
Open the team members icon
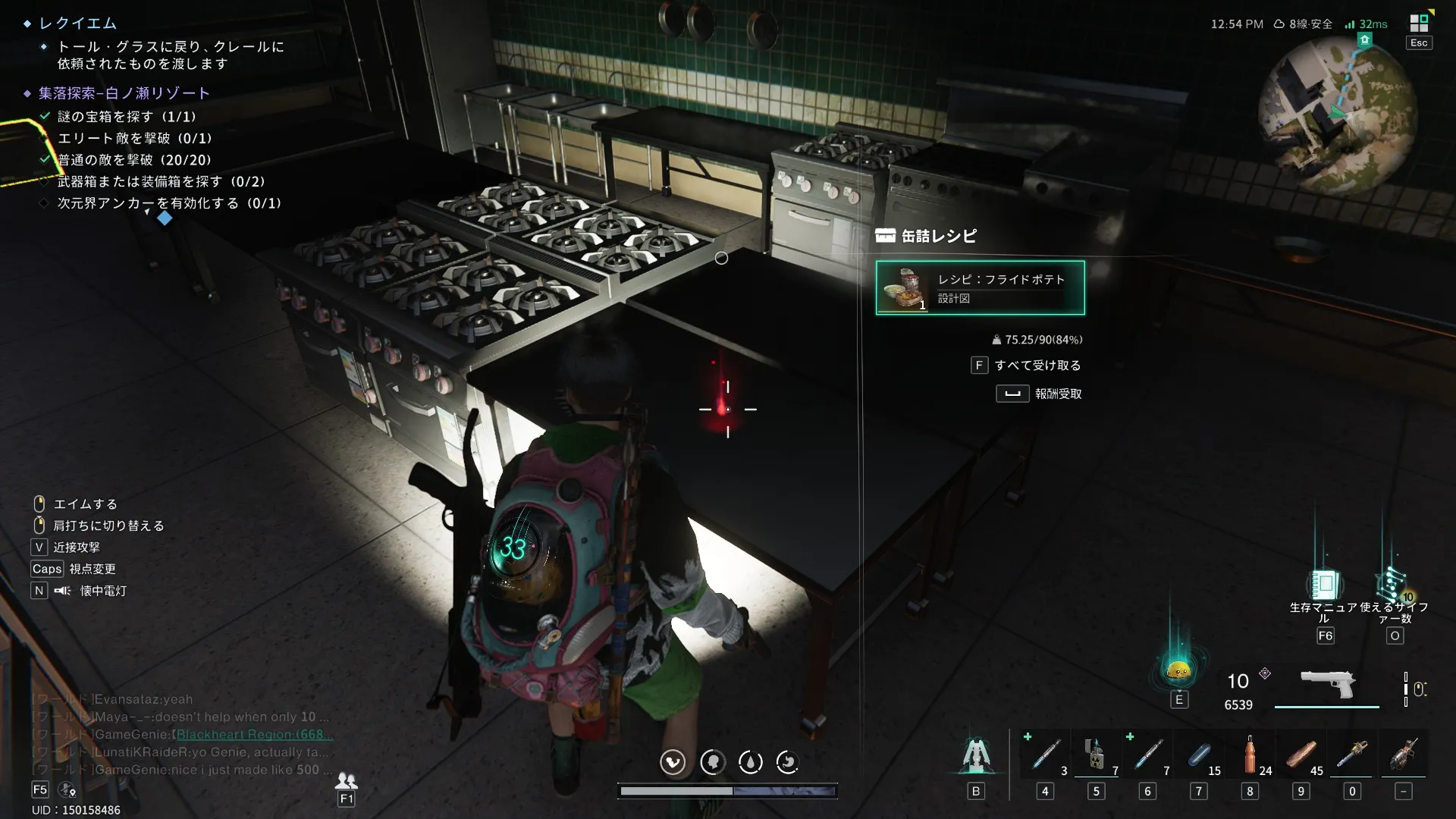pos(346,780)
